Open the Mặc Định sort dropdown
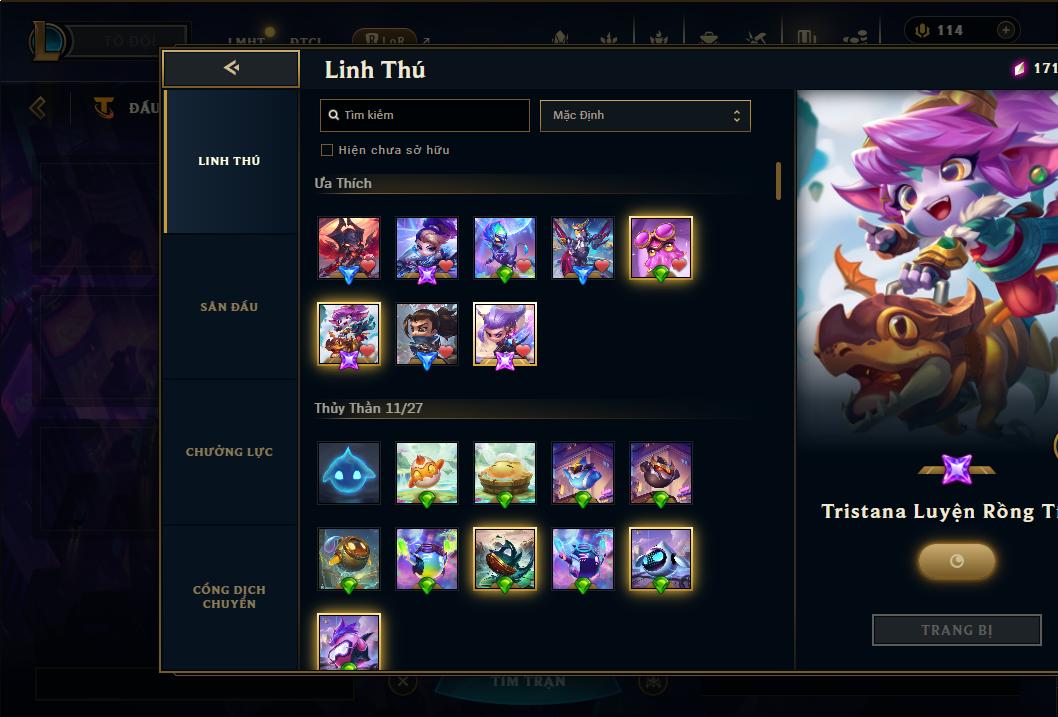Screen dimensions: 1058x717 pyautogui.click(x=645, y=115)
